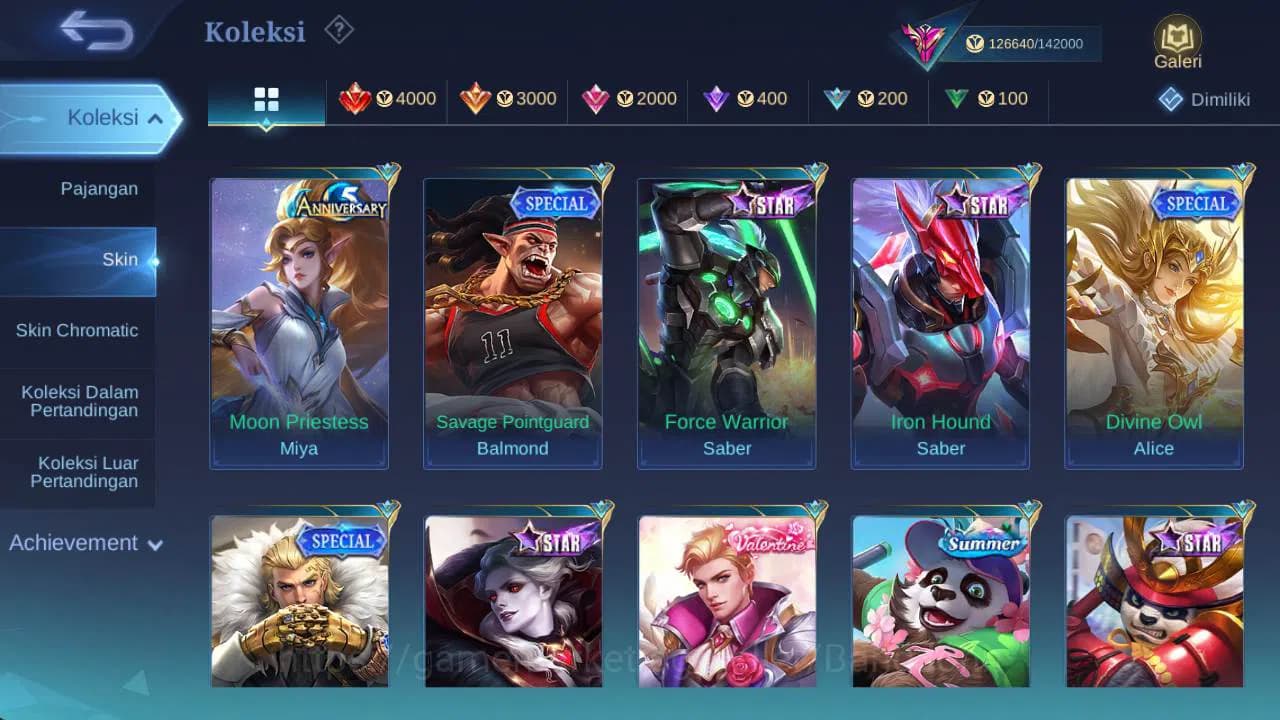
Task: Open Koleksi Dalam Pertandingan
Action: tap(79, 401)
